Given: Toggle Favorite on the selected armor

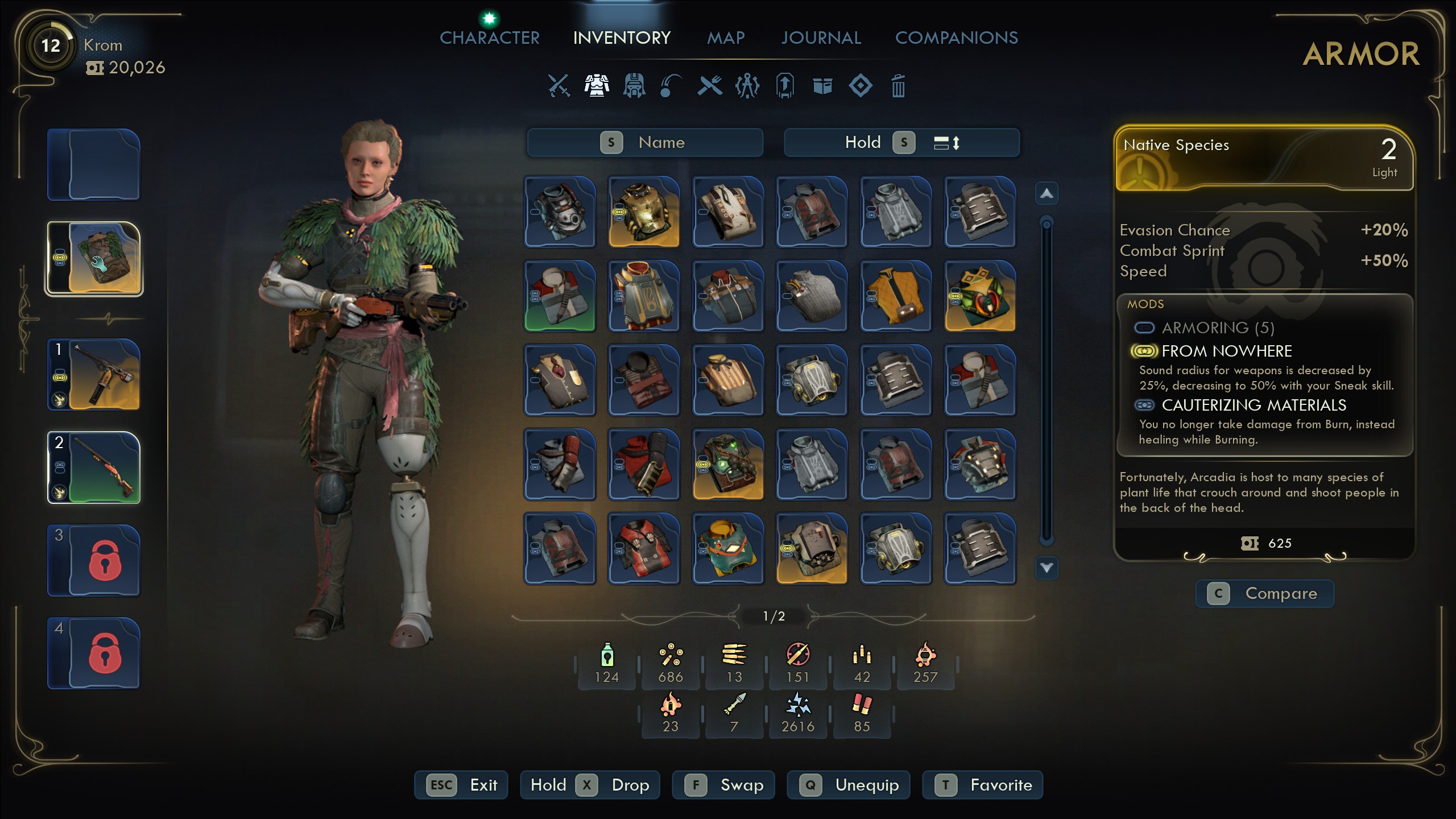Looking at the screenshot, I should tap(982, 785).
